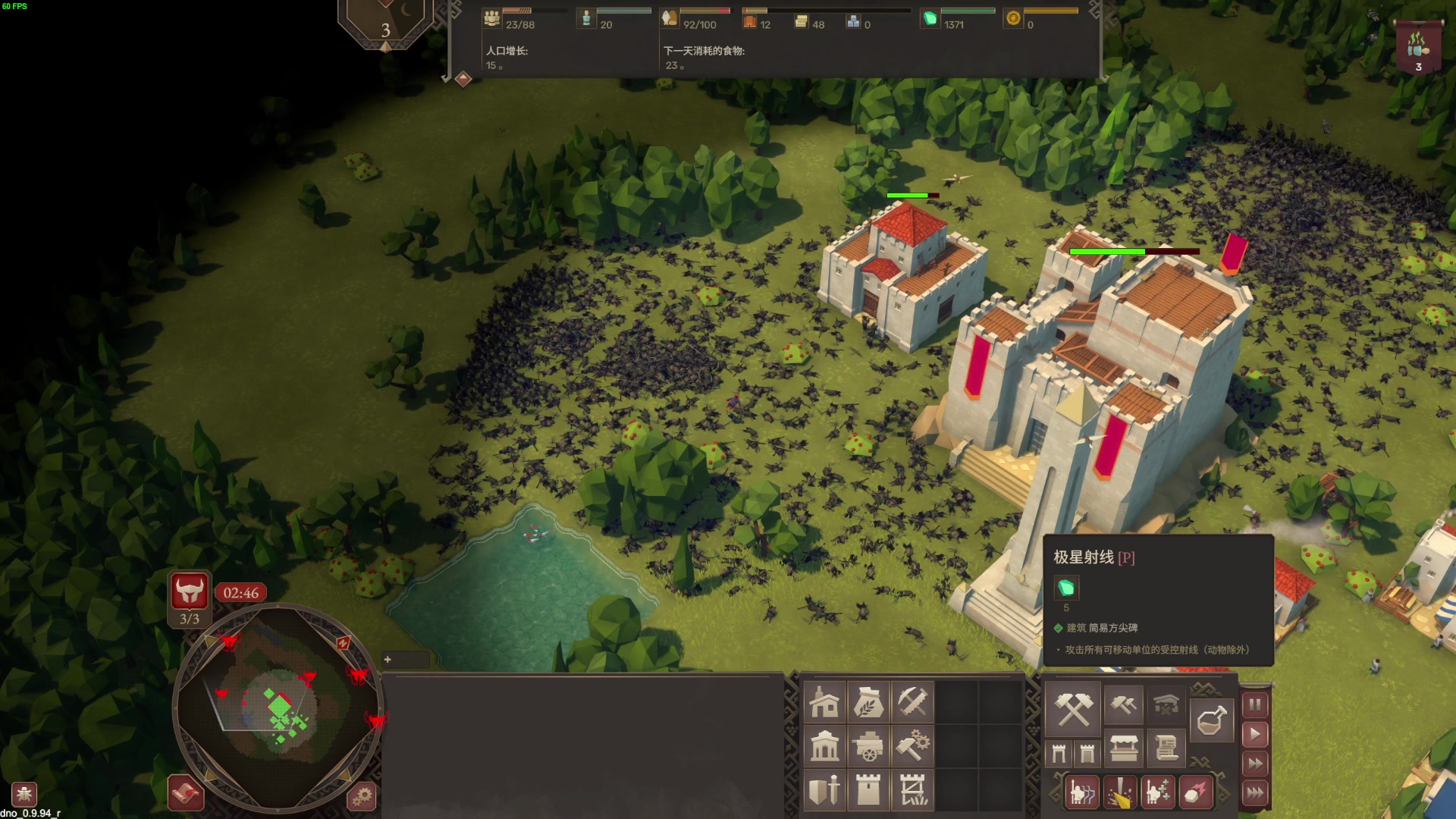Screen dimensions: 1456x819
Task: Activate the meteor lightning ability
Action: (1195, 793)
